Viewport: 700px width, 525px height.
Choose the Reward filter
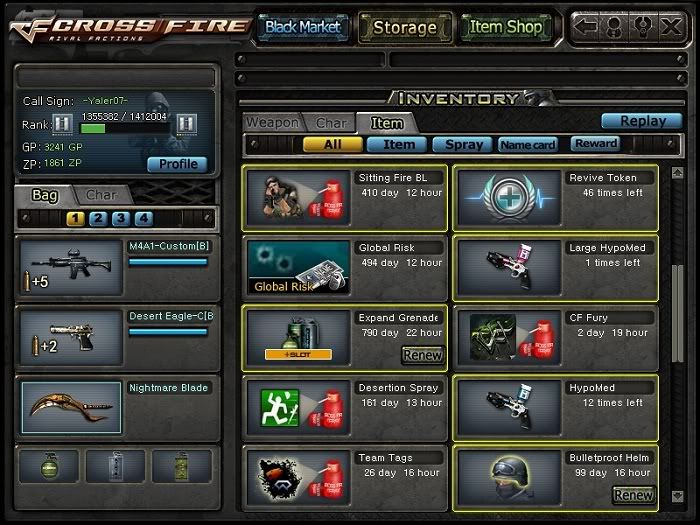[x=595, y=144]
